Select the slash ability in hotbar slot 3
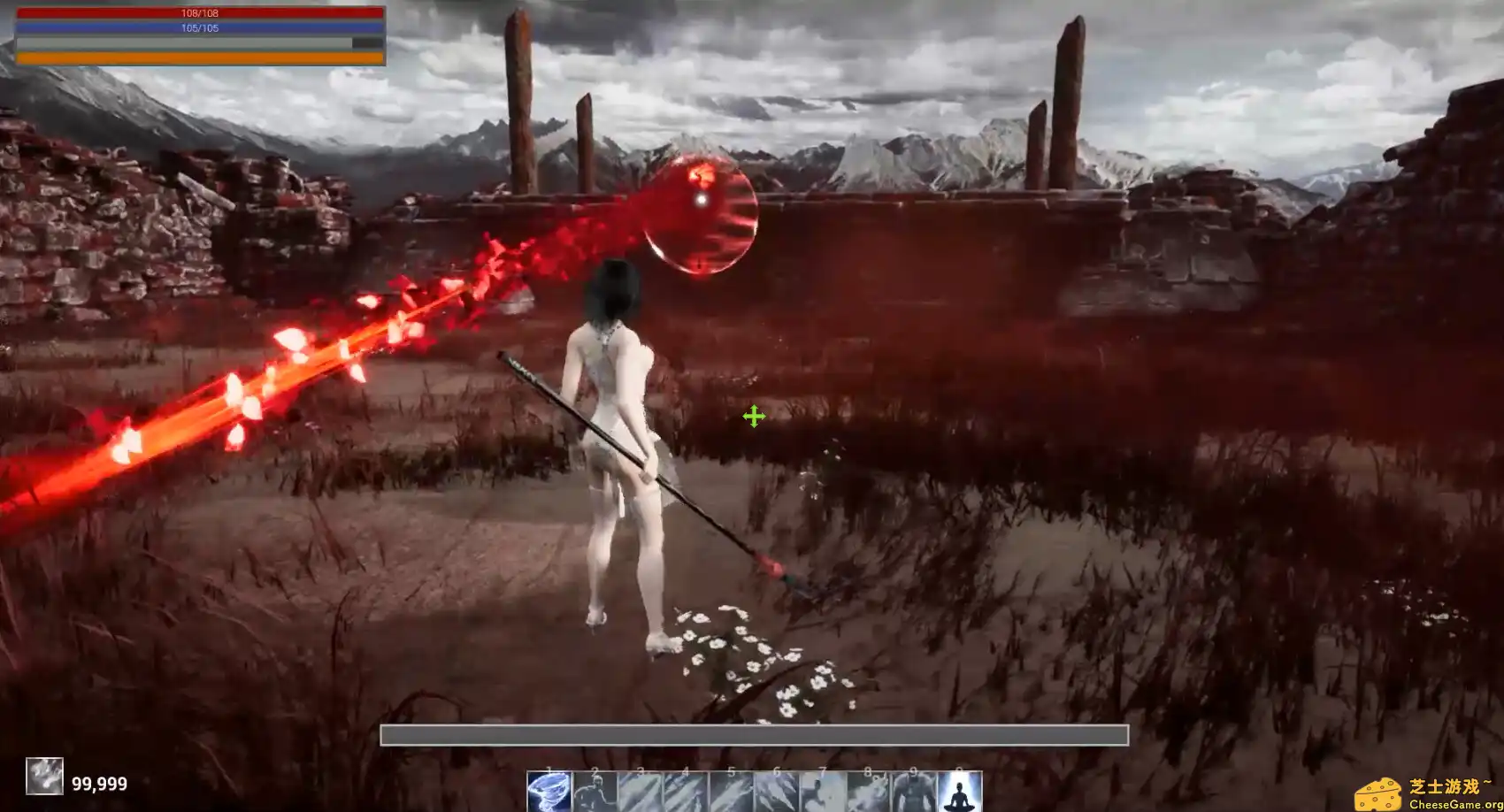Image resolution: width=1504 pixels, height=812 pixels. click(640, 792)
